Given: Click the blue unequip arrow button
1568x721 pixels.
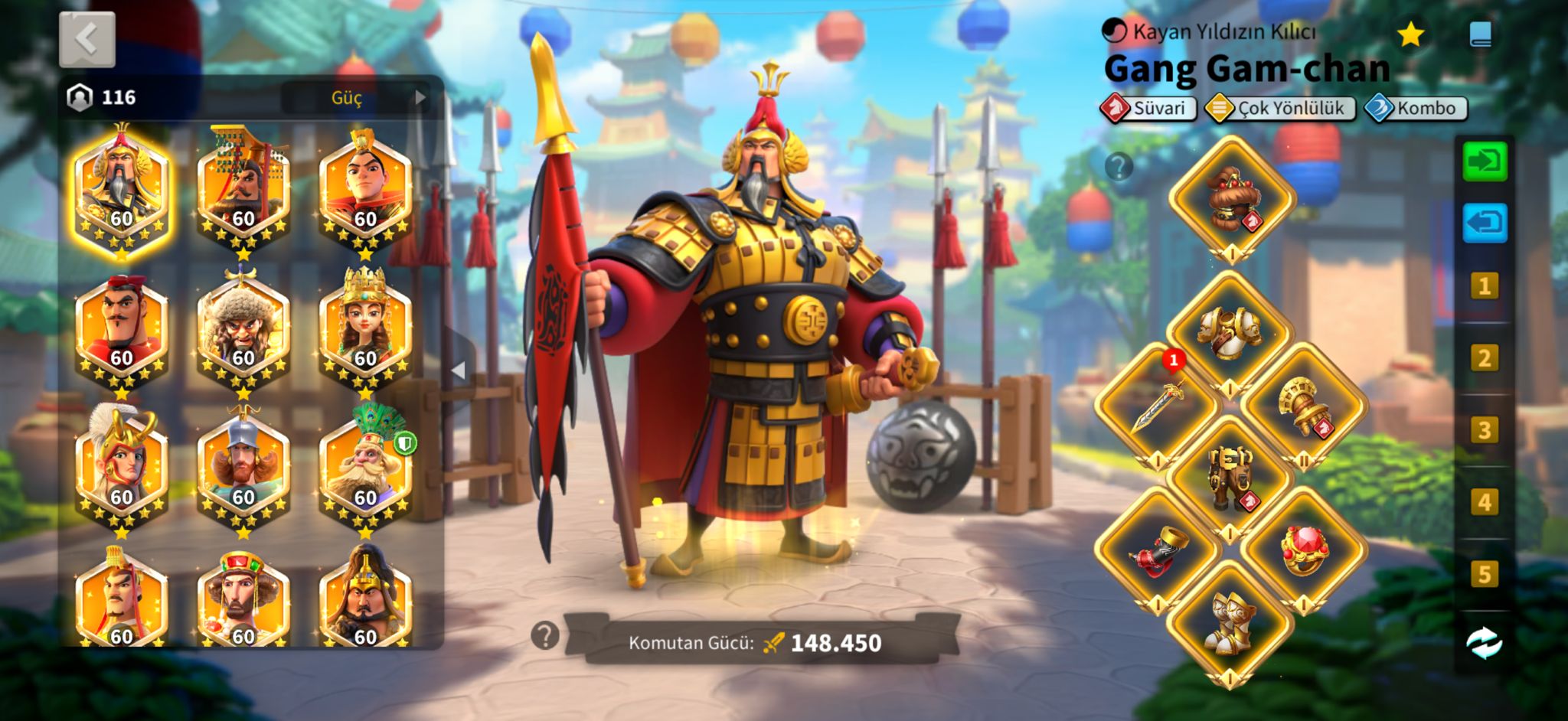Looking at the screenshot, I should coord(1485,223).
